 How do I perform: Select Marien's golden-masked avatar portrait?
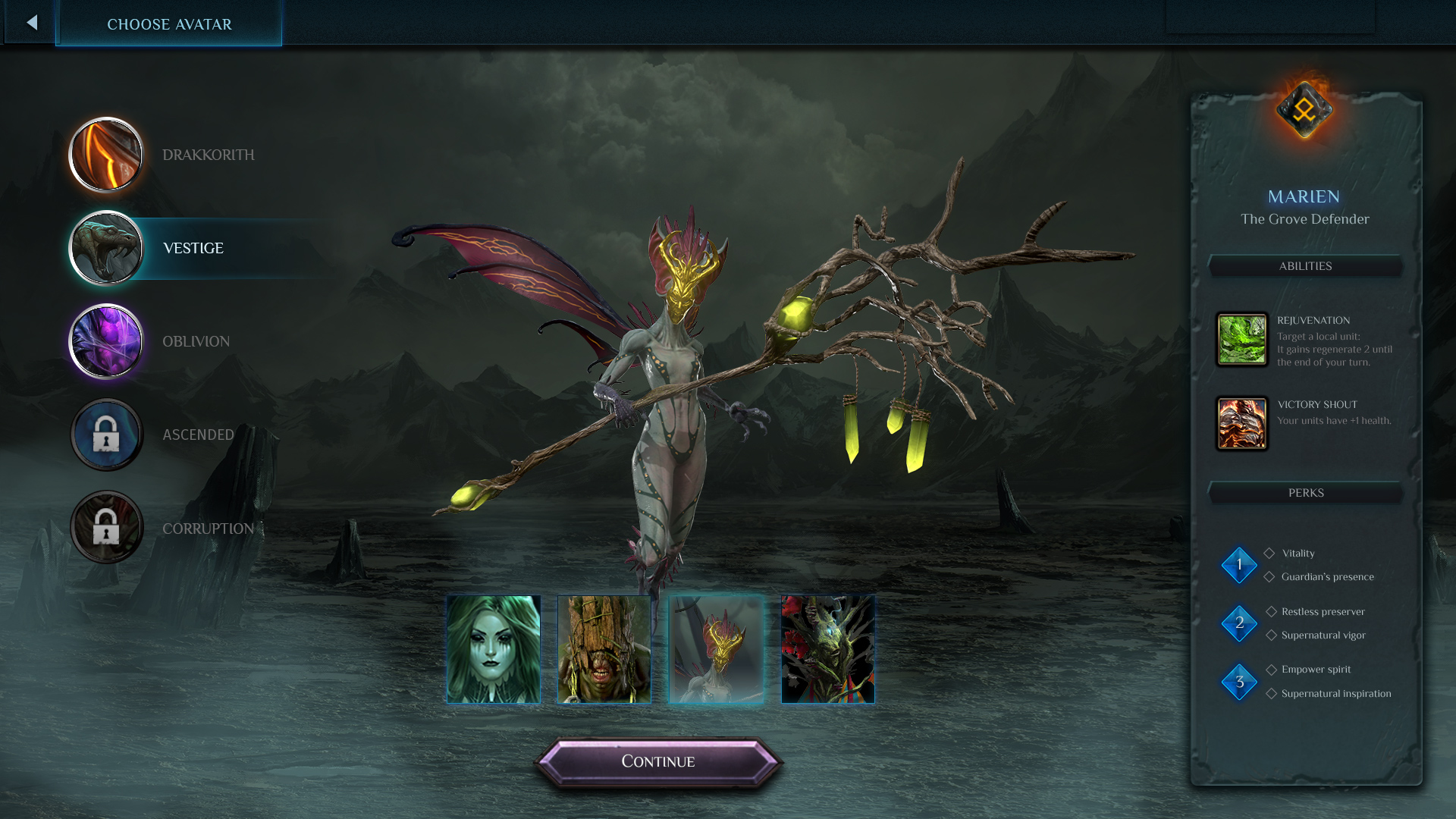[x=716, y=648]
